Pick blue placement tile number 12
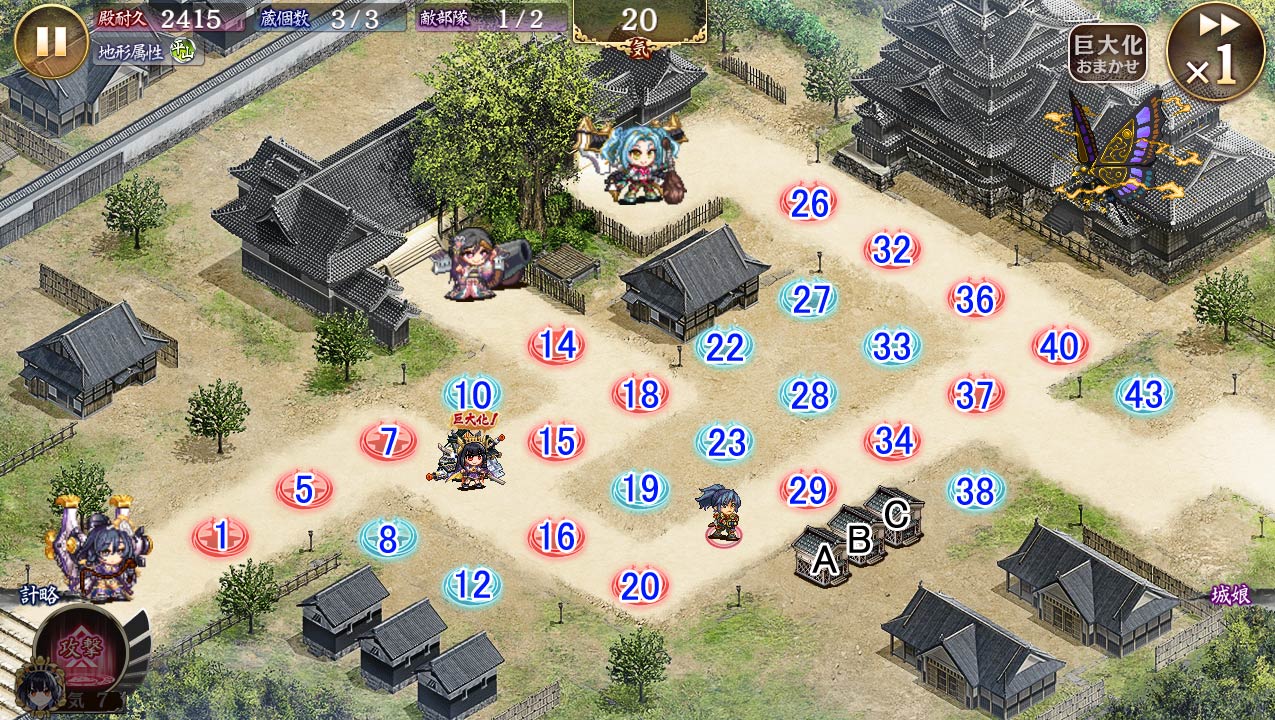This screenshot has width=1275, height=720. pyautogui.click(x=472, y=586)
